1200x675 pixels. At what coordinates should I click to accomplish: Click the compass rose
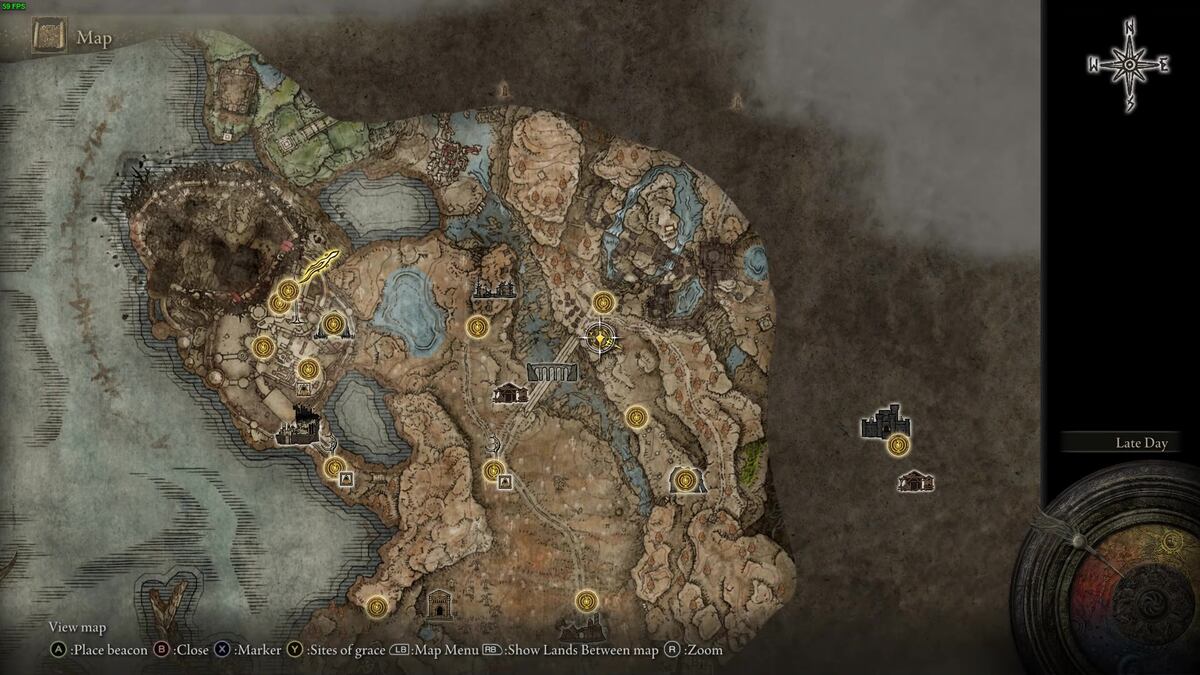(1129, 65)
